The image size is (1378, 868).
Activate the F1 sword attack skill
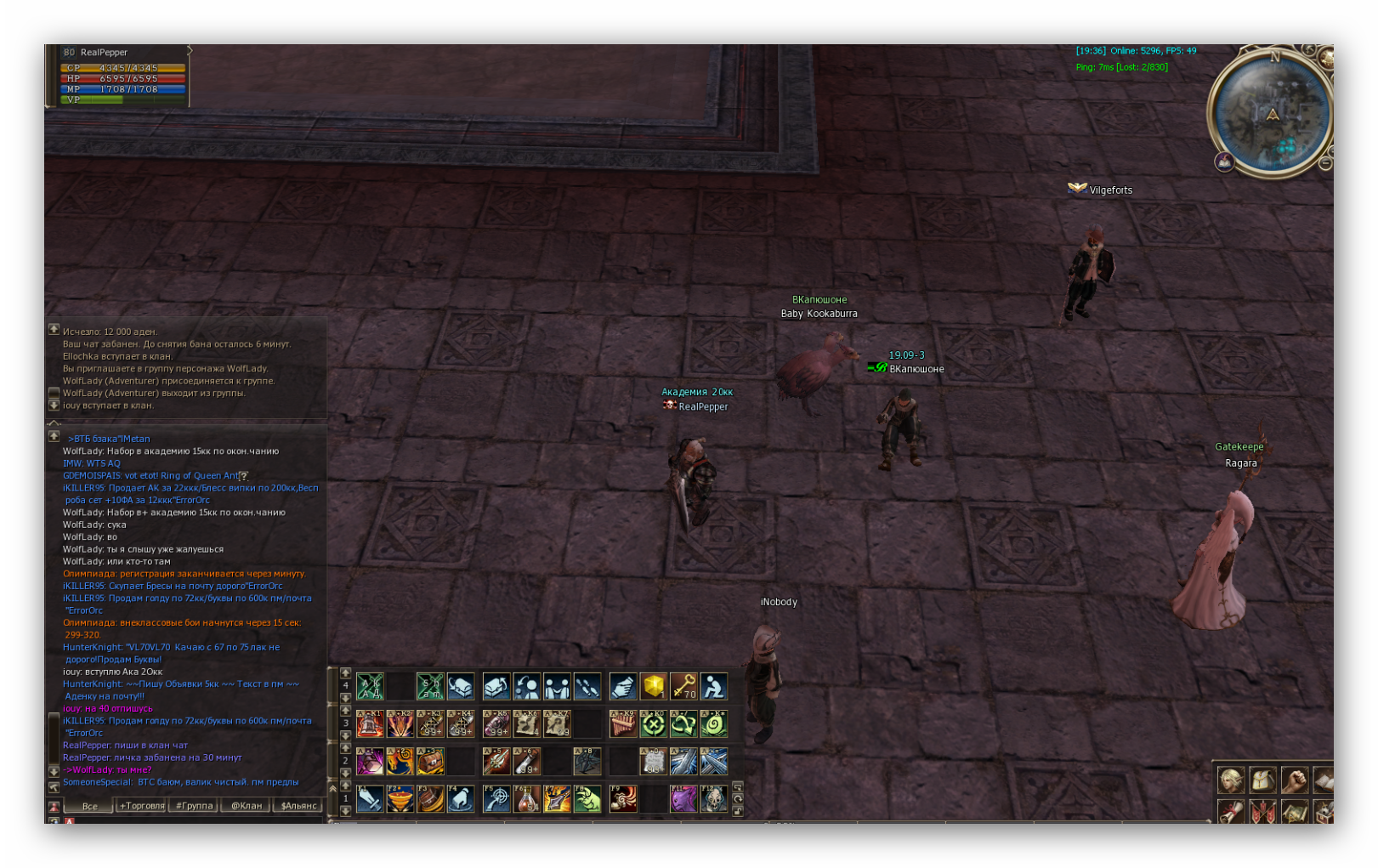(x=370, y=799)
